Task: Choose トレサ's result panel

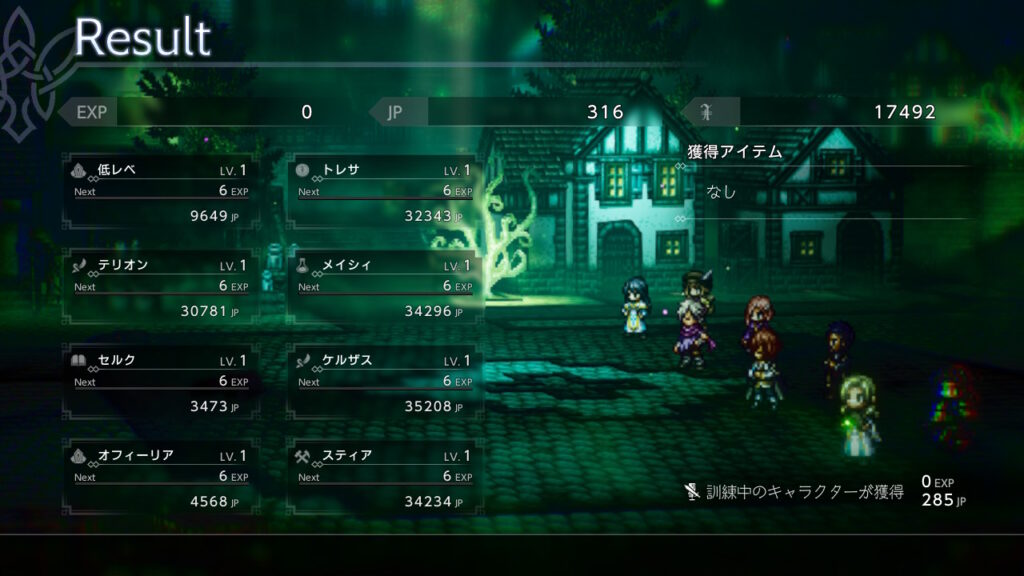Action: (x=385, y=192)
